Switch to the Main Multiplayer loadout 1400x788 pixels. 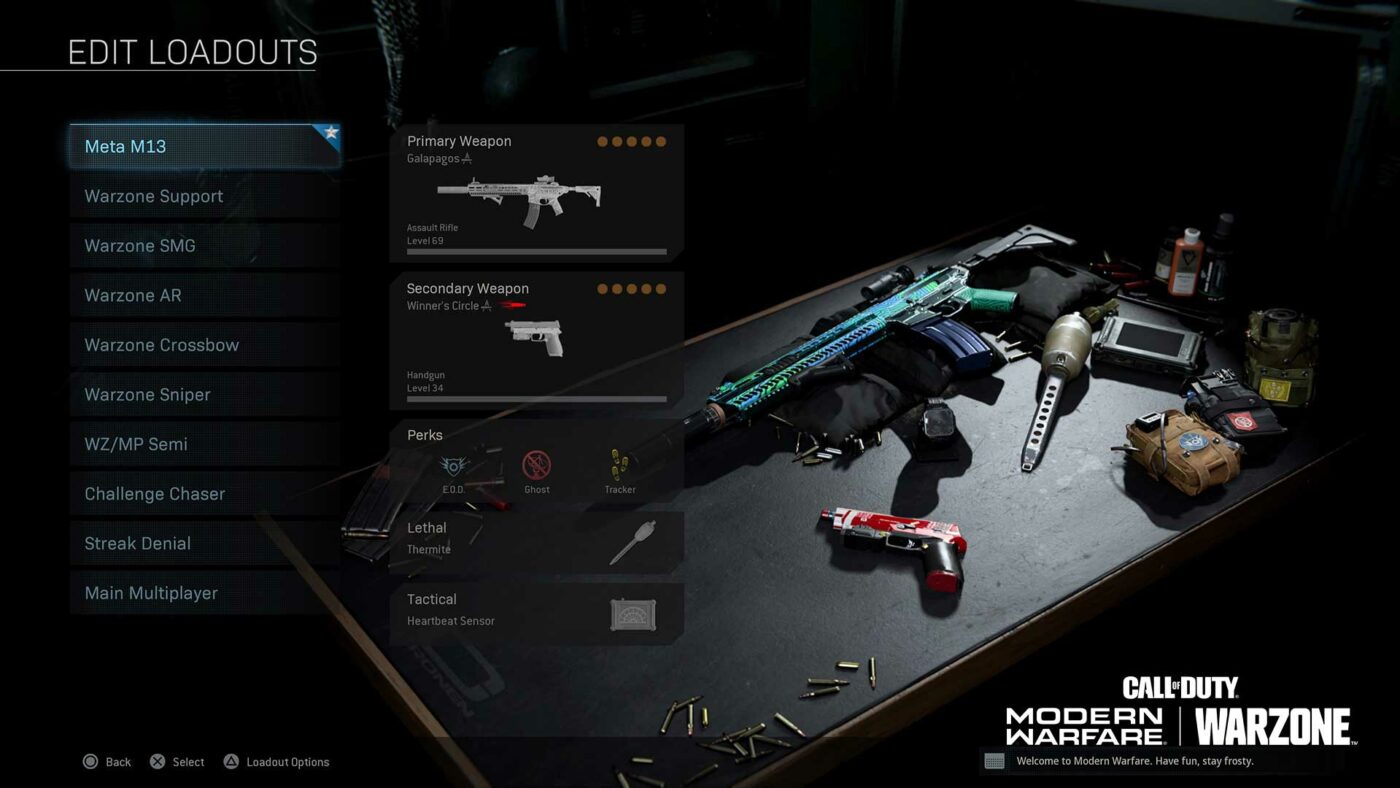point(155,593)
